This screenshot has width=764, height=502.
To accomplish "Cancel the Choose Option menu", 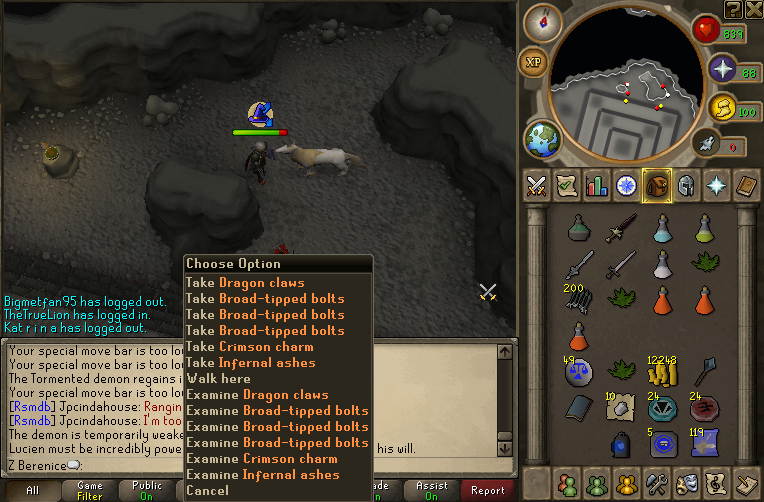I will pos(207,491).
